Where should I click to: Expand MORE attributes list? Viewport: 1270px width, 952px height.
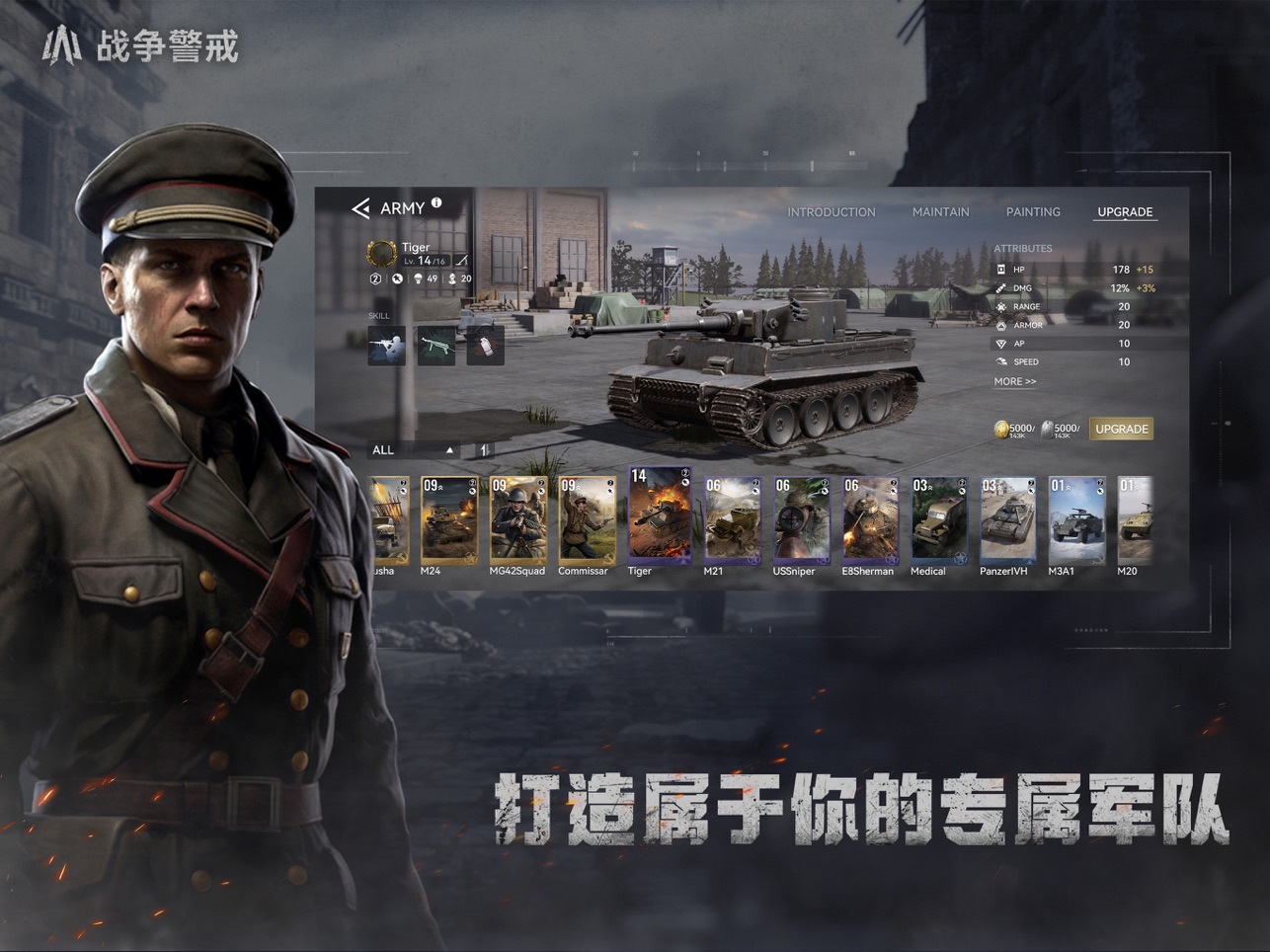[x=1014, y=381]
